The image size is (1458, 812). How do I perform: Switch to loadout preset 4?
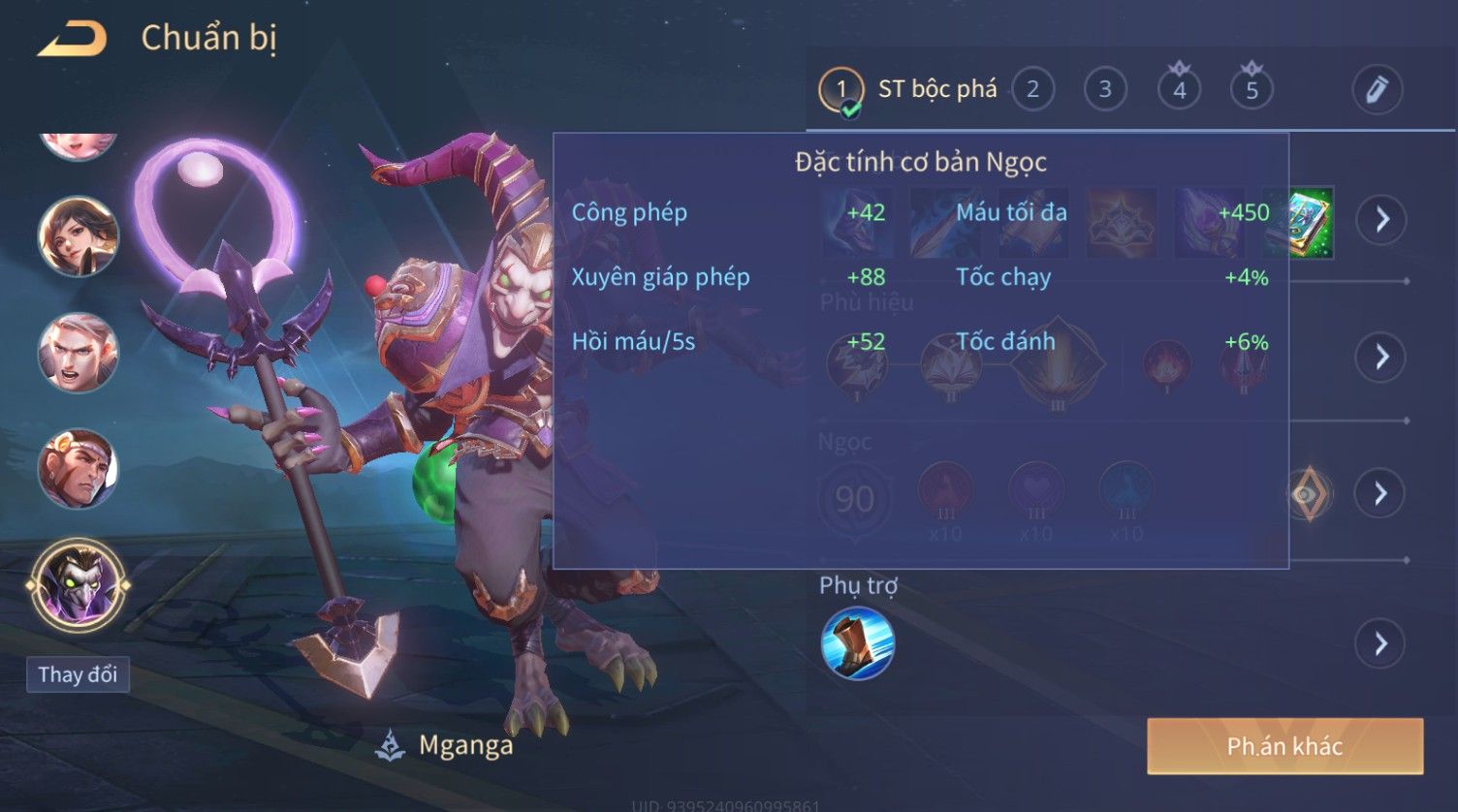[1179, 90]
